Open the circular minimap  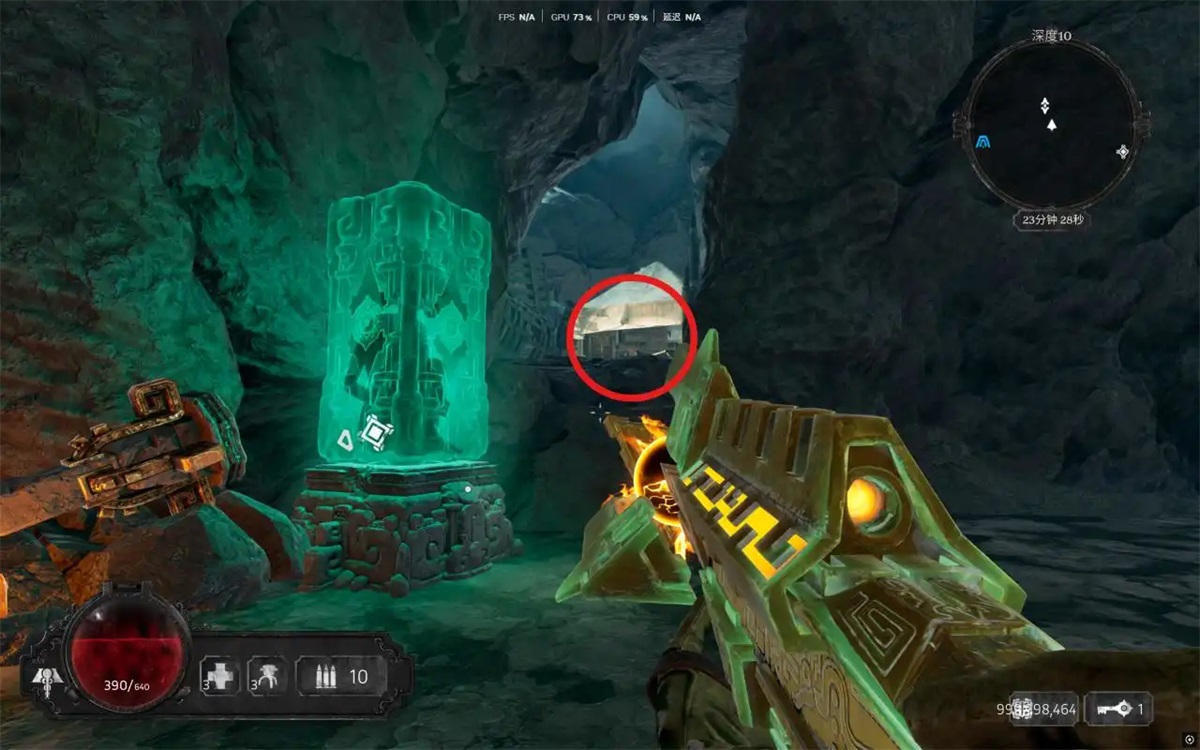coord(1052,124)
